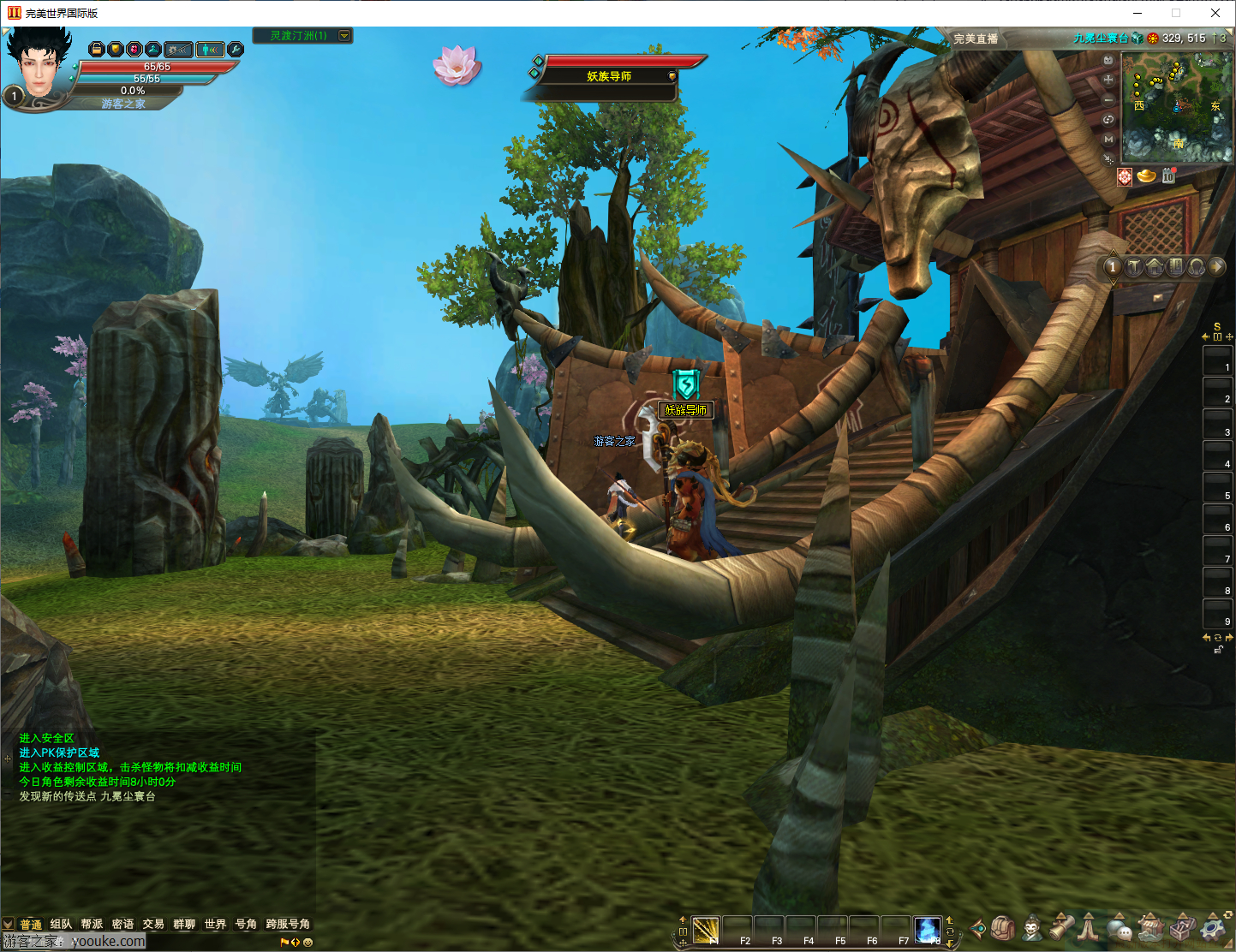Activate the golden slash skill in slot F1

[706, 930]
